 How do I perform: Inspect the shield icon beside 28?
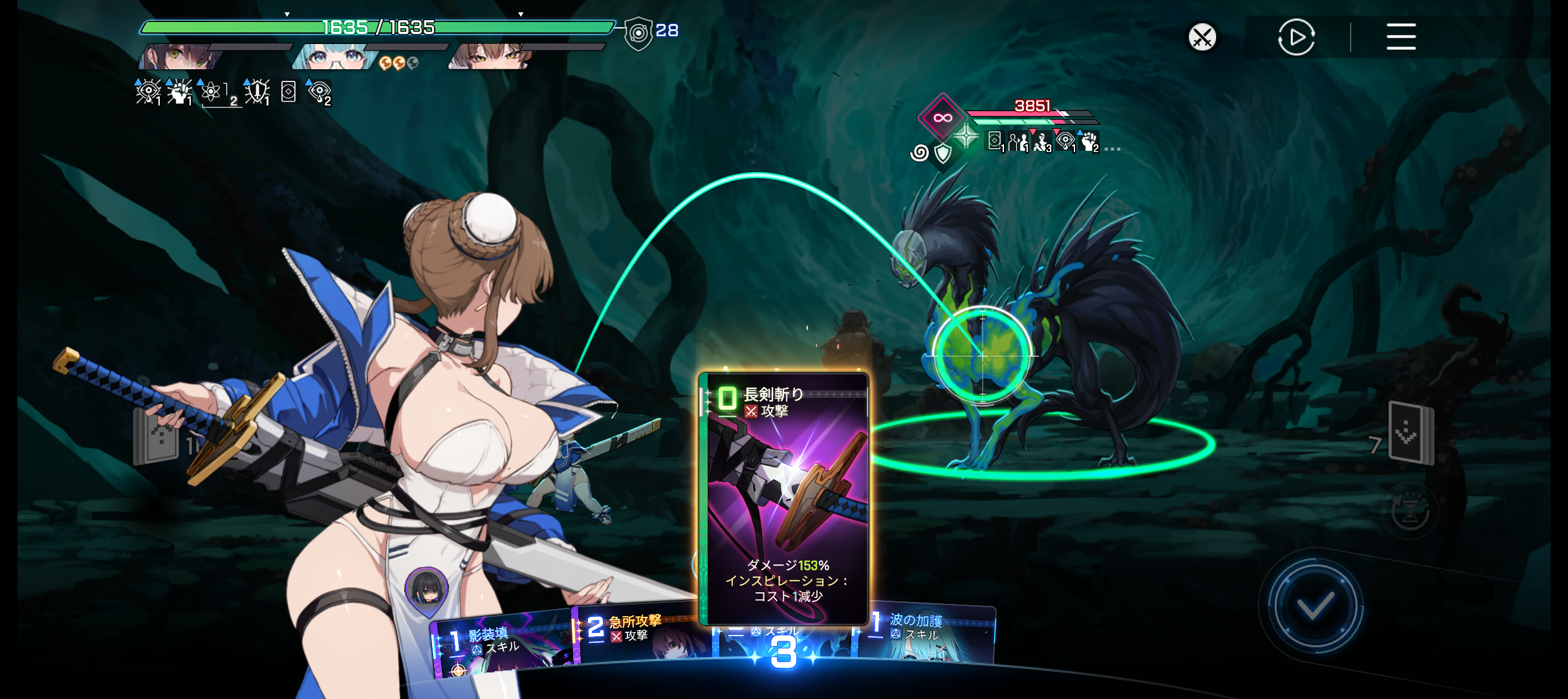coord(638,32)
